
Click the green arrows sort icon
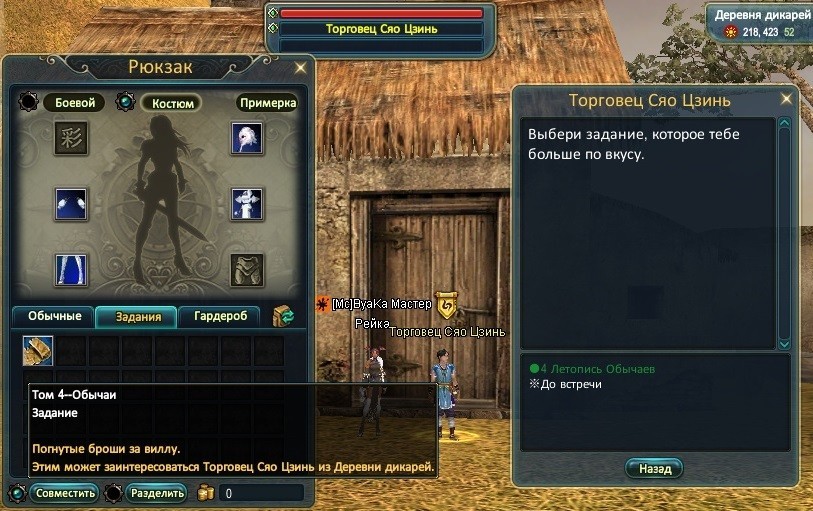[x=283, y=317]
